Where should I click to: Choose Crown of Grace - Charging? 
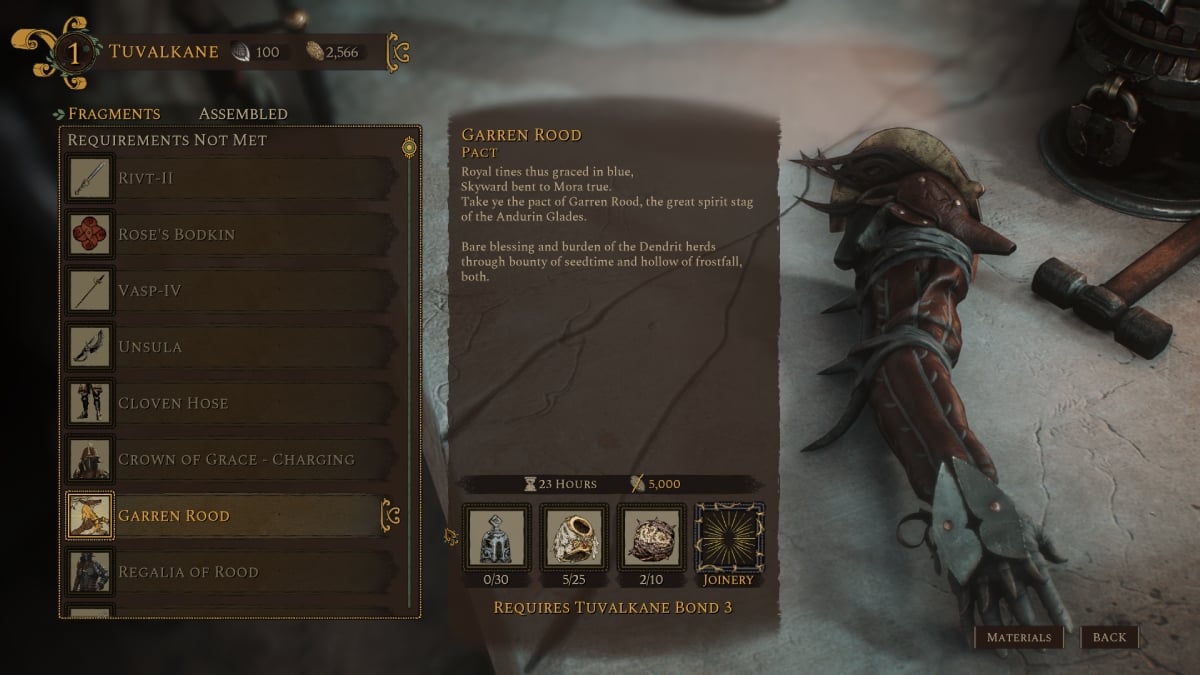tap(232, 459)
